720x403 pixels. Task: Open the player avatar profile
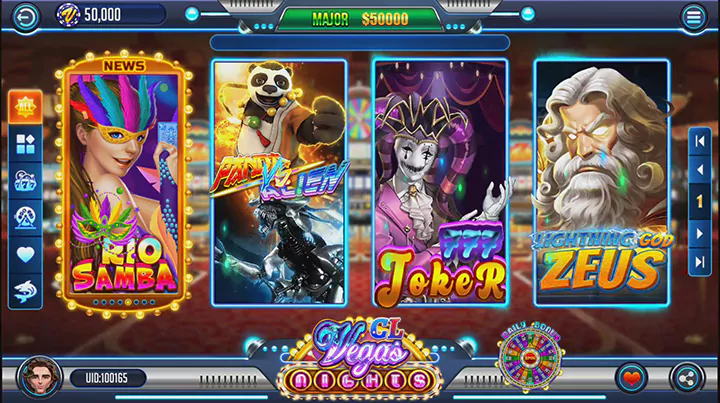coord(40,377)
